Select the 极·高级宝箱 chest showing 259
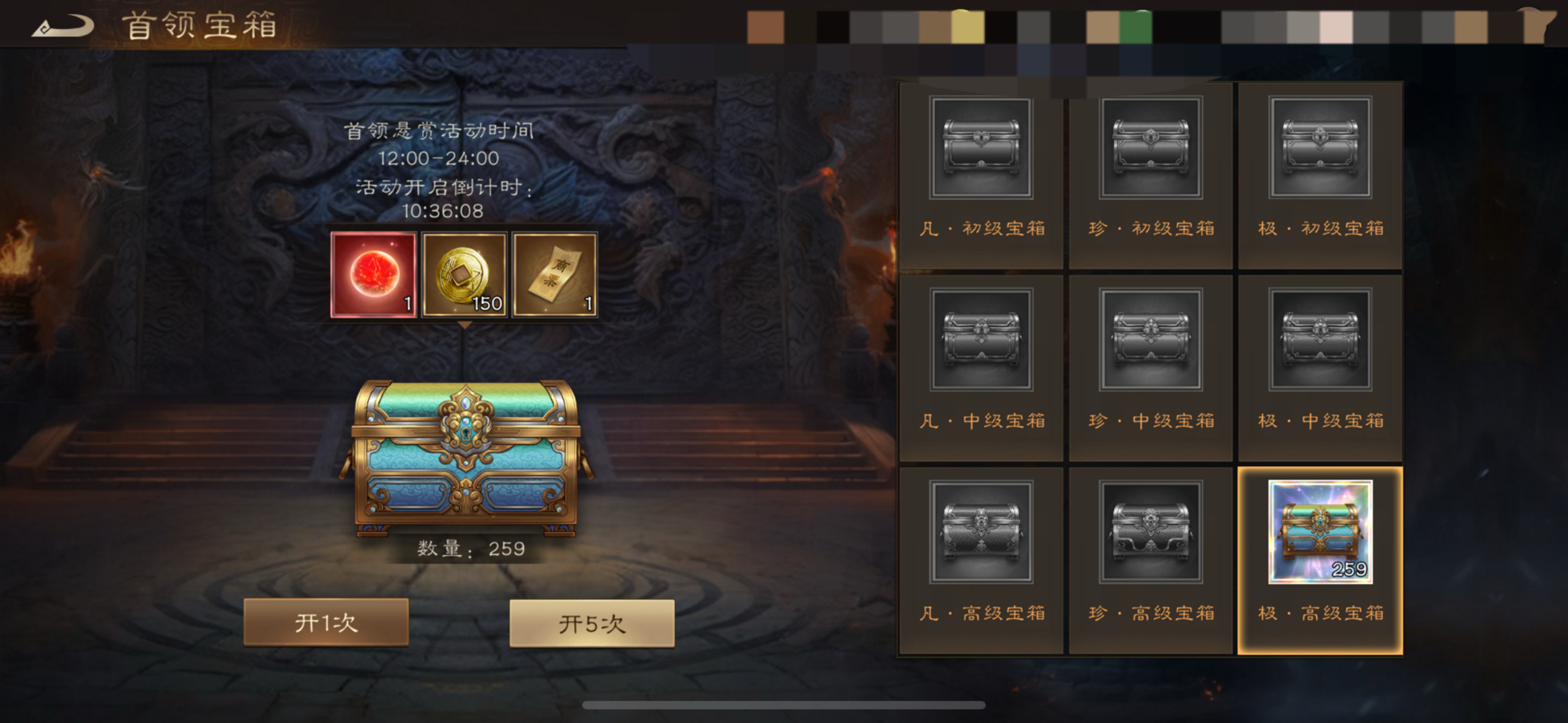 [1321, 535]
